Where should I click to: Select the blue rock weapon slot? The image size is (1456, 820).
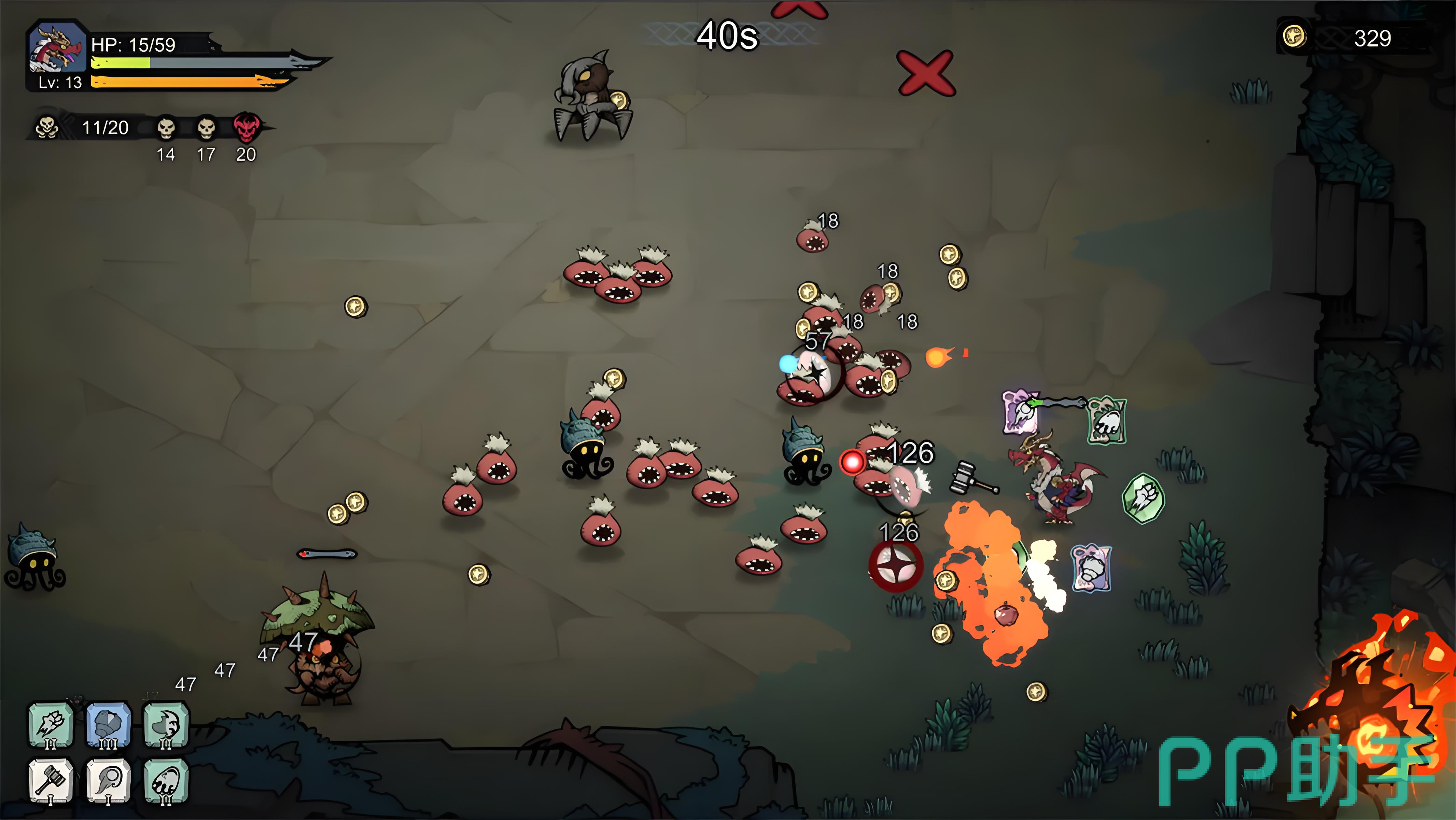pyautogui.click(x=109, y=724)
